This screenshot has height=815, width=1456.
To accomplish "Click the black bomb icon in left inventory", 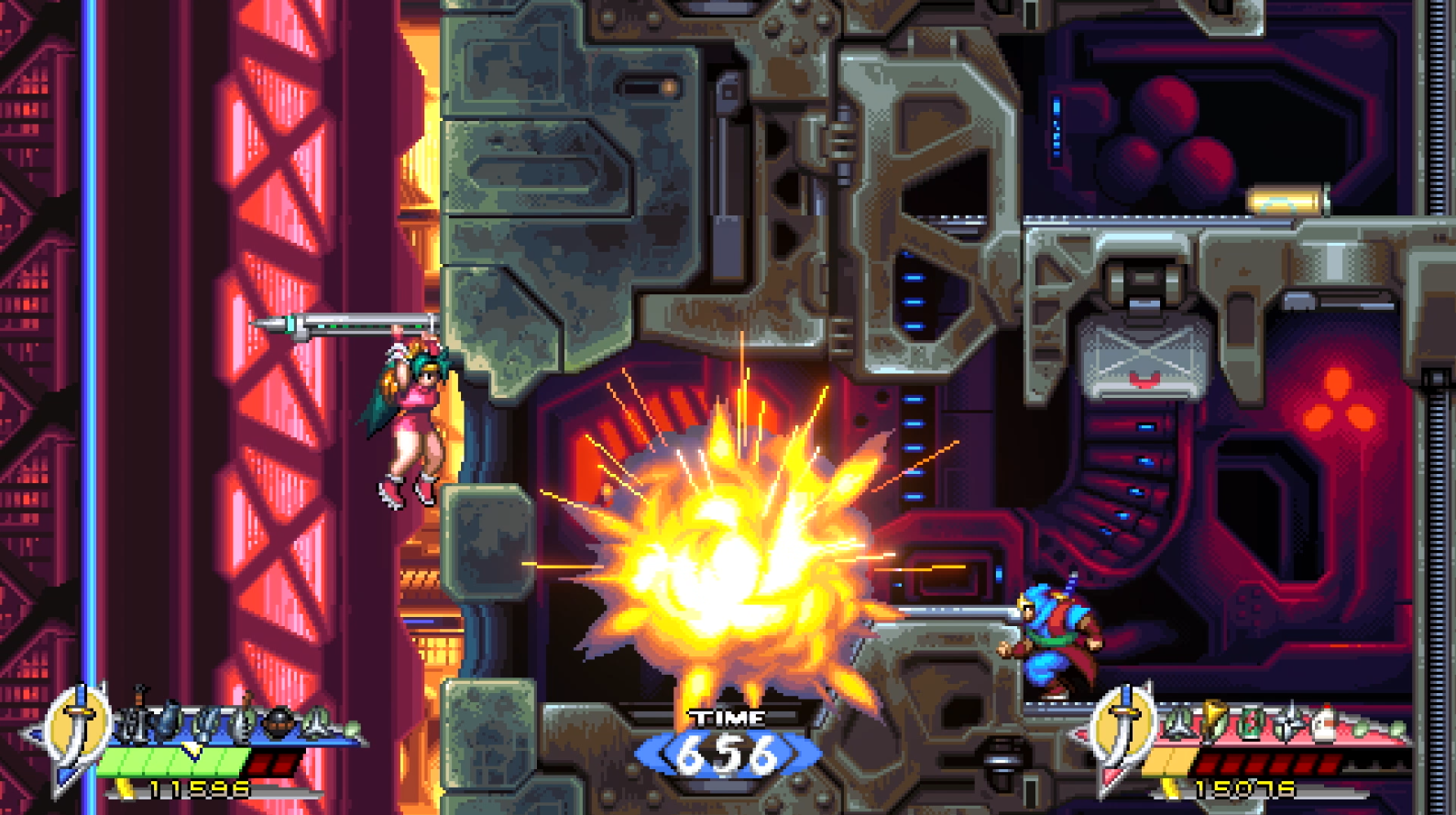I will tap(279, 721).
